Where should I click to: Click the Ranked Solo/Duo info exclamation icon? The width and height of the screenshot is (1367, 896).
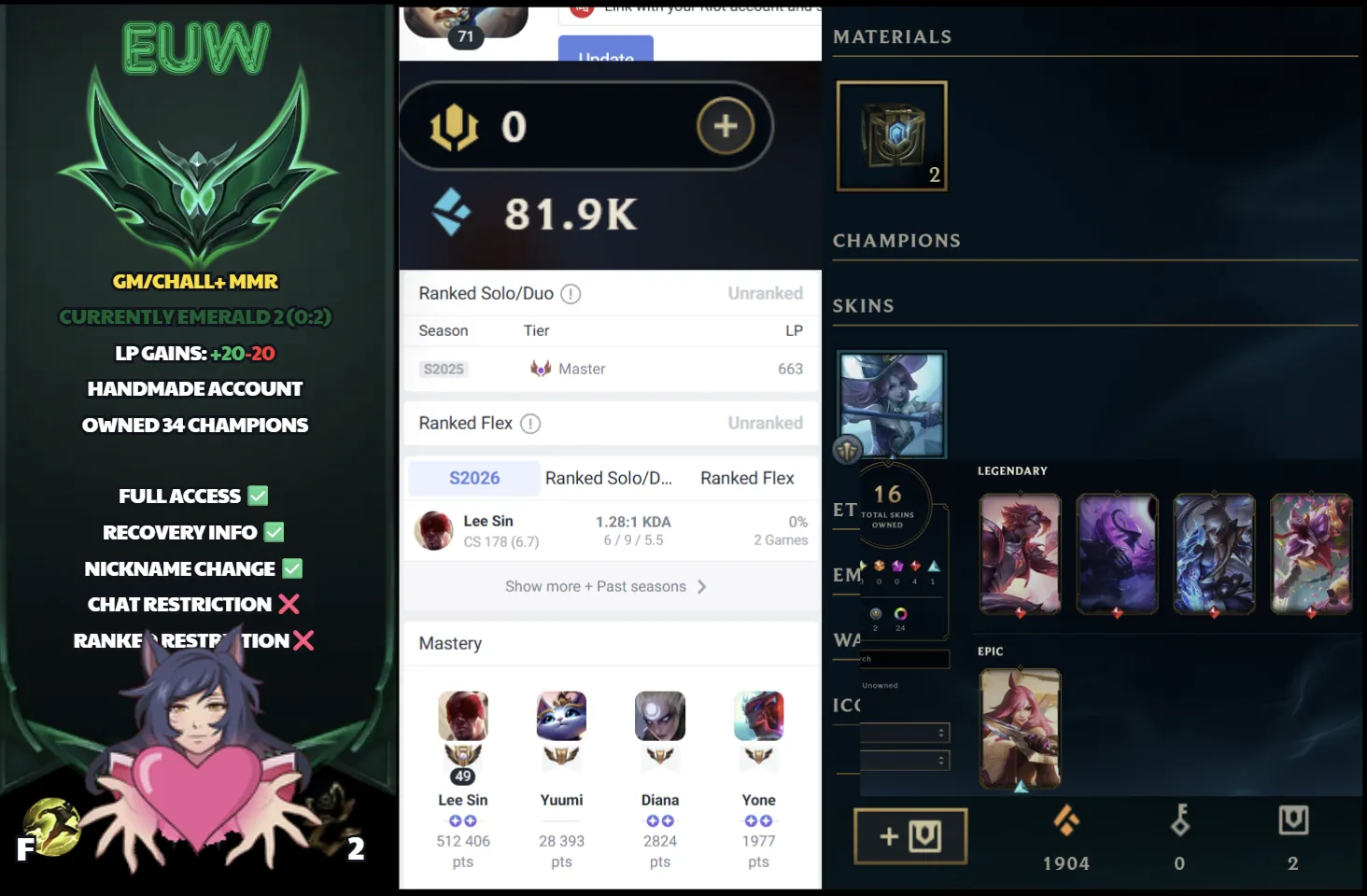pos(572,293)
